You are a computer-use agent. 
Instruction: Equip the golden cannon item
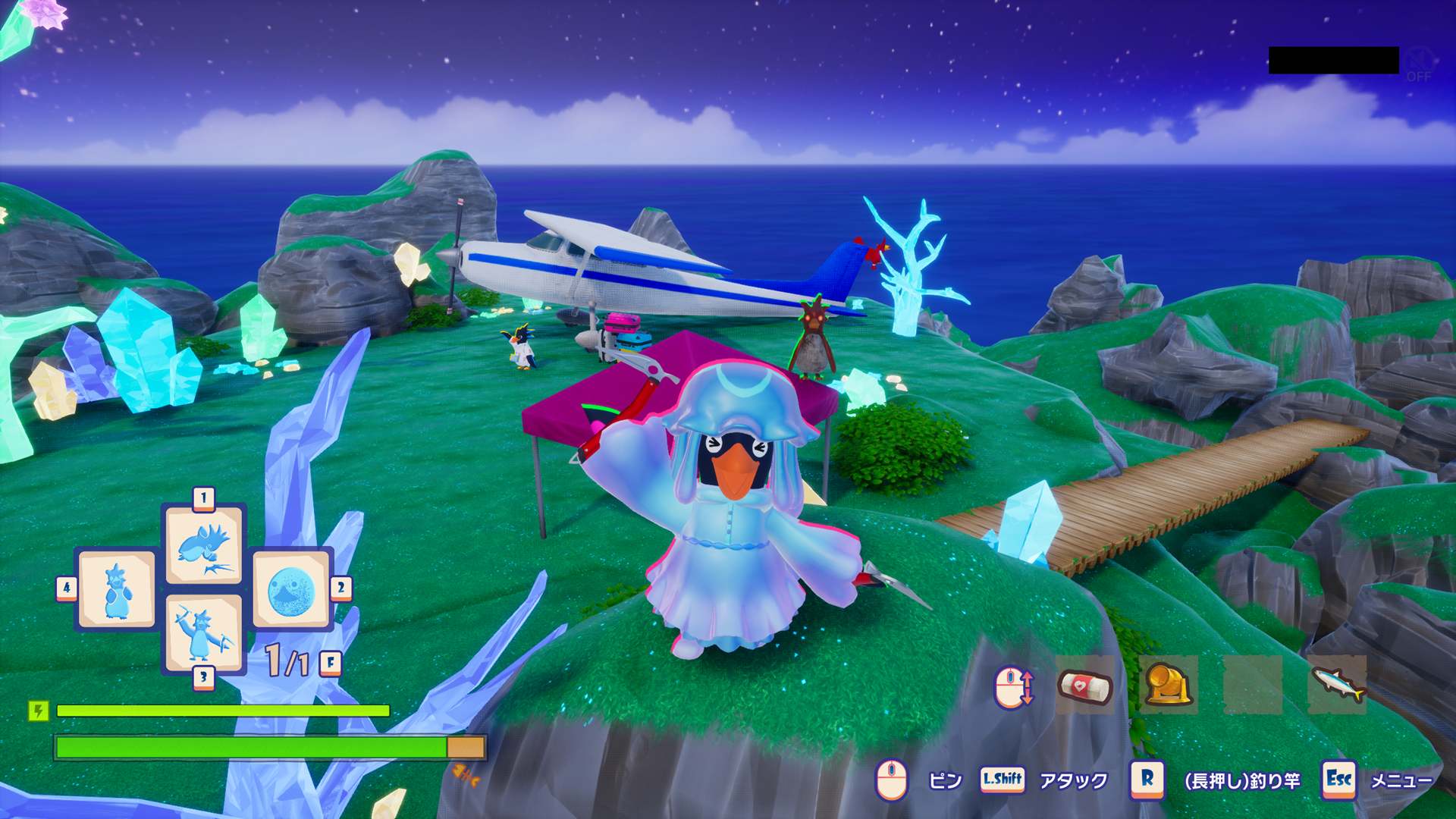(1168, 686)
